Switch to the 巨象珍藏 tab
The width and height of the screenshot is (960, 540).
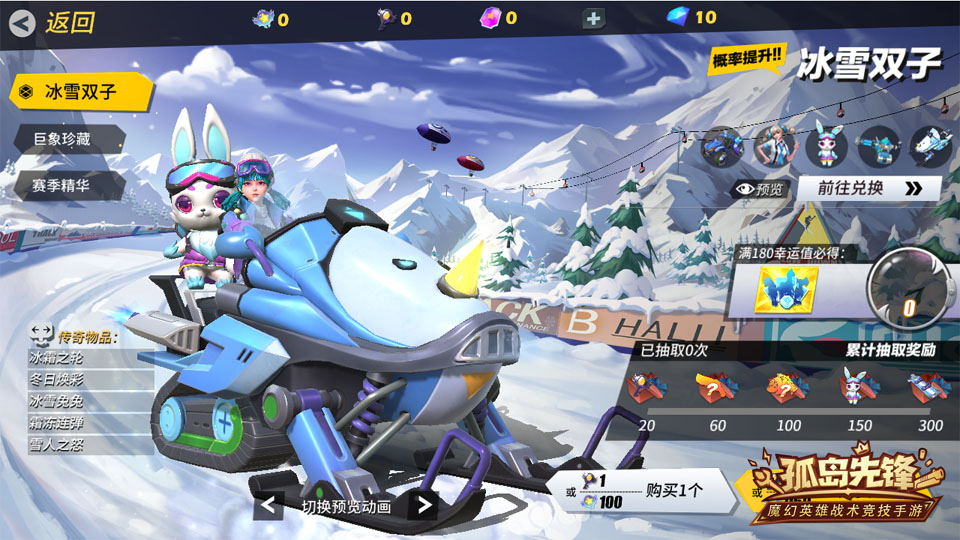tap(66, 139)
